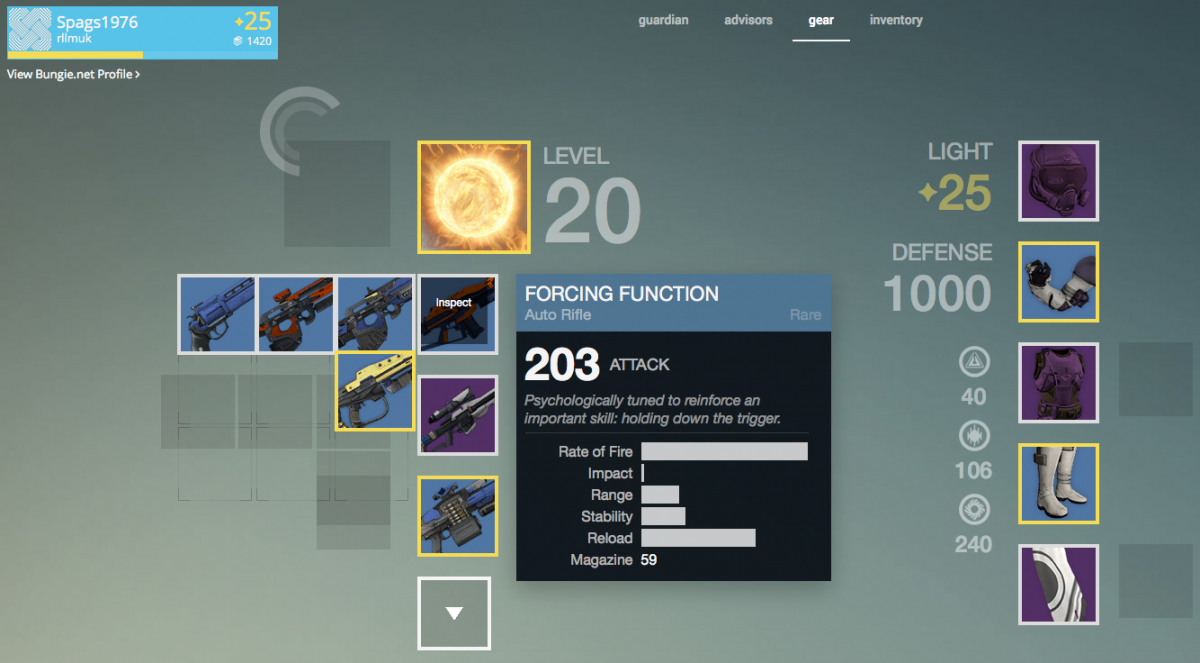
Task: View Bungie.net Profile link
Action: point(73,74)
